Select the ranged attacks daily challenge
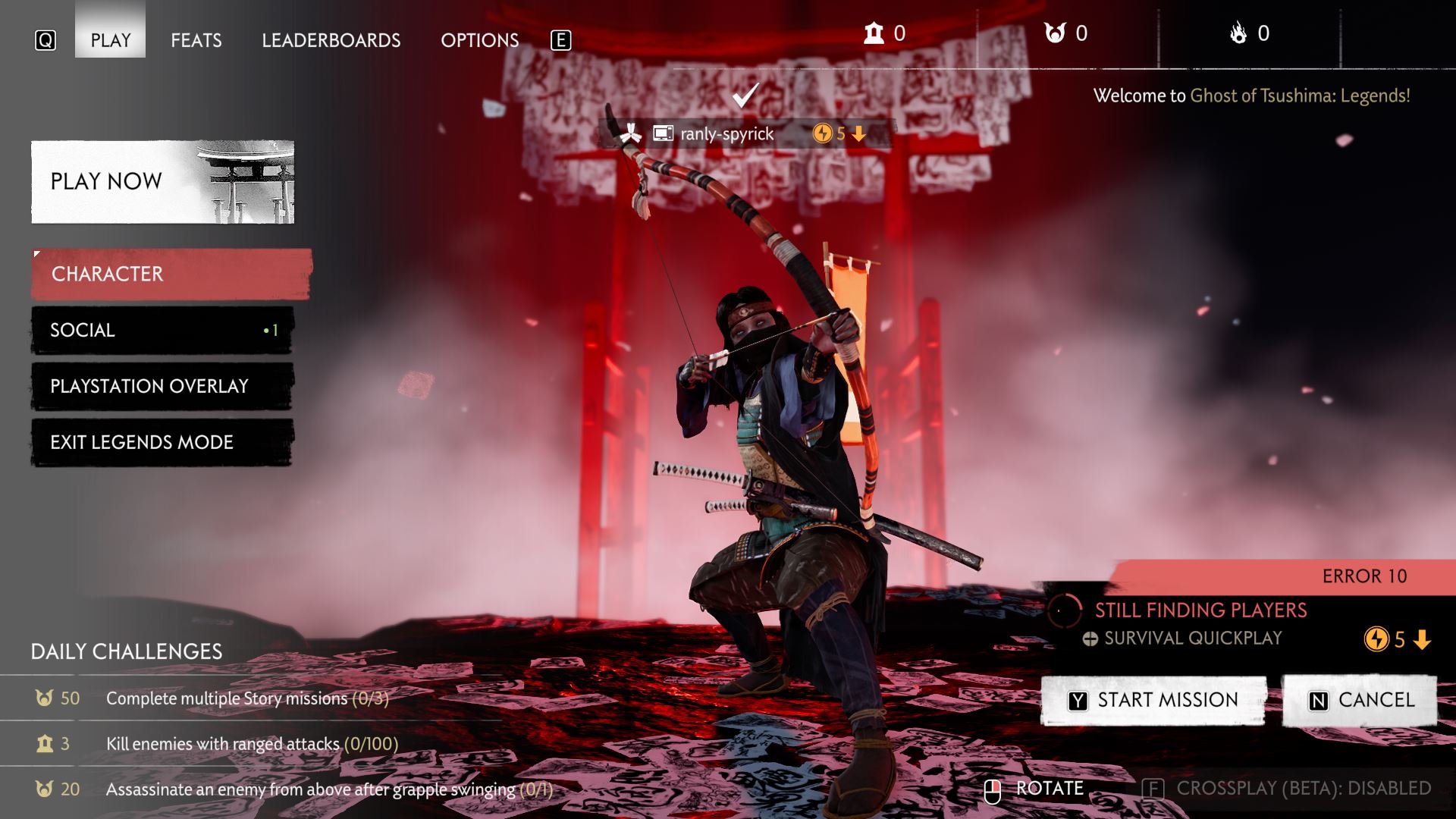 click(x=252, y=744)
